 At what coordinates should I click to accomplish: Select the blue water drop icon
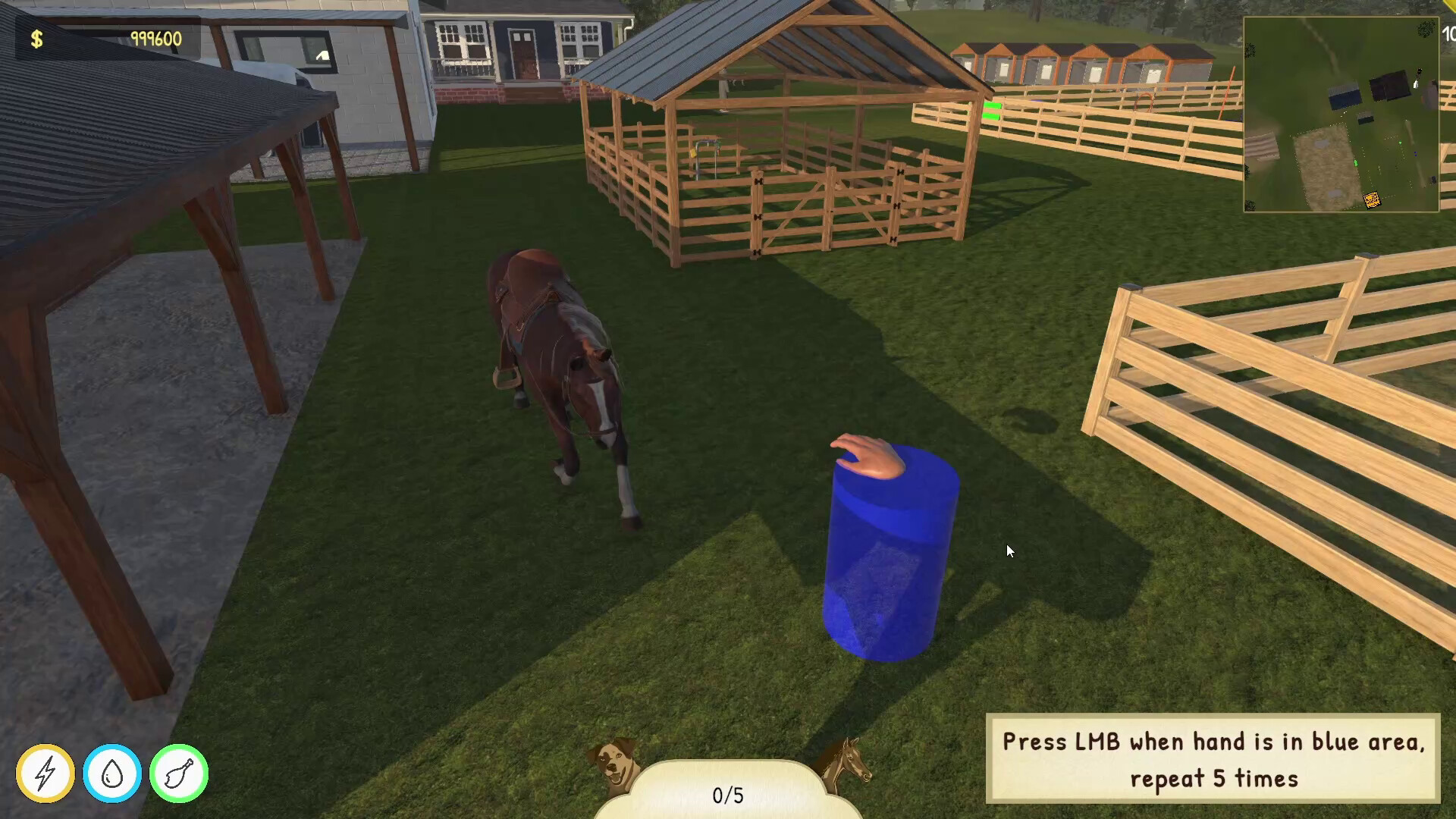[x=112, y=773]
